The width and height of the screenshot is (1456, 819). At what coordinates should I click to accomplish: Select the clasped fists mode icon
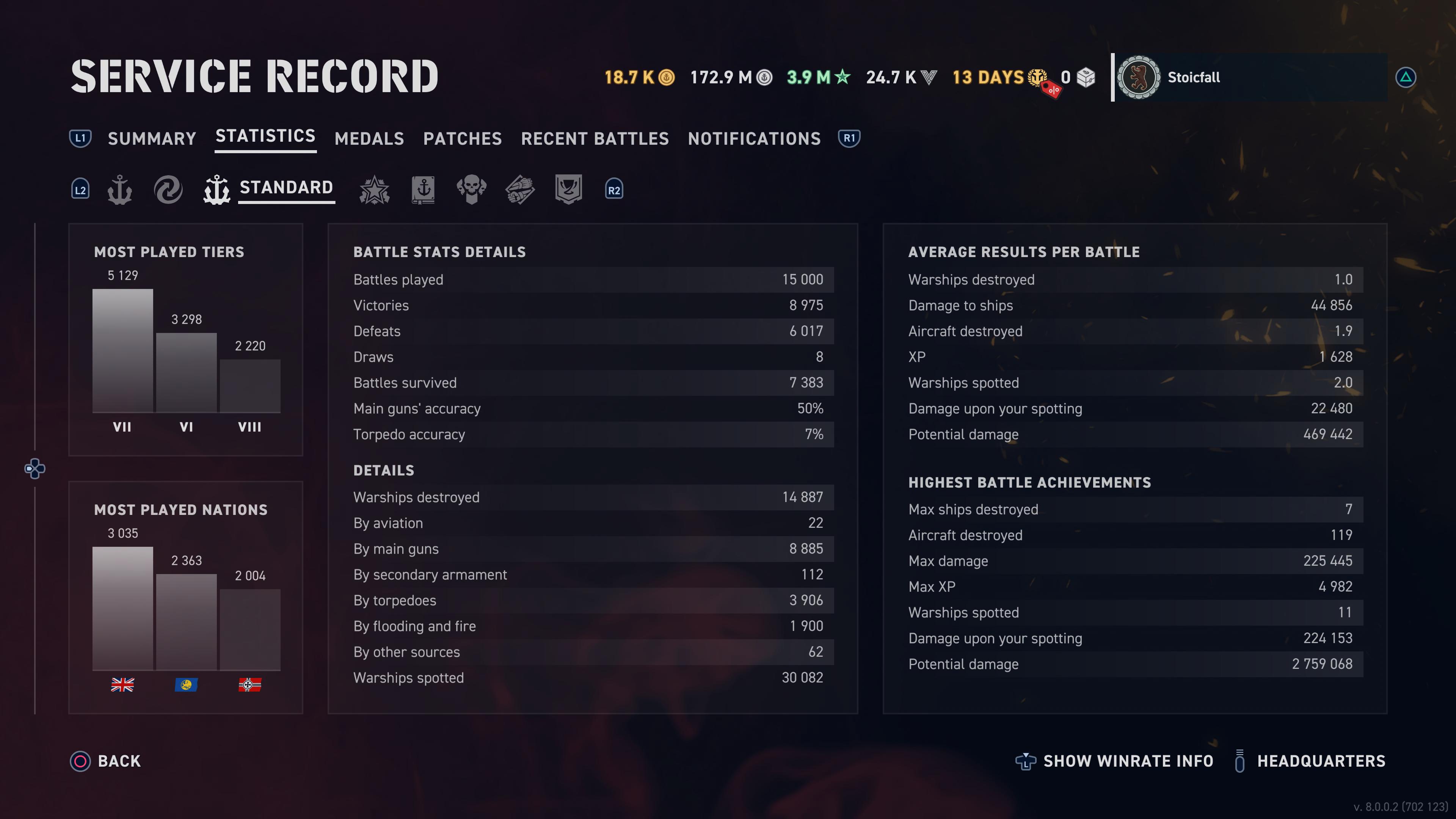519,189
